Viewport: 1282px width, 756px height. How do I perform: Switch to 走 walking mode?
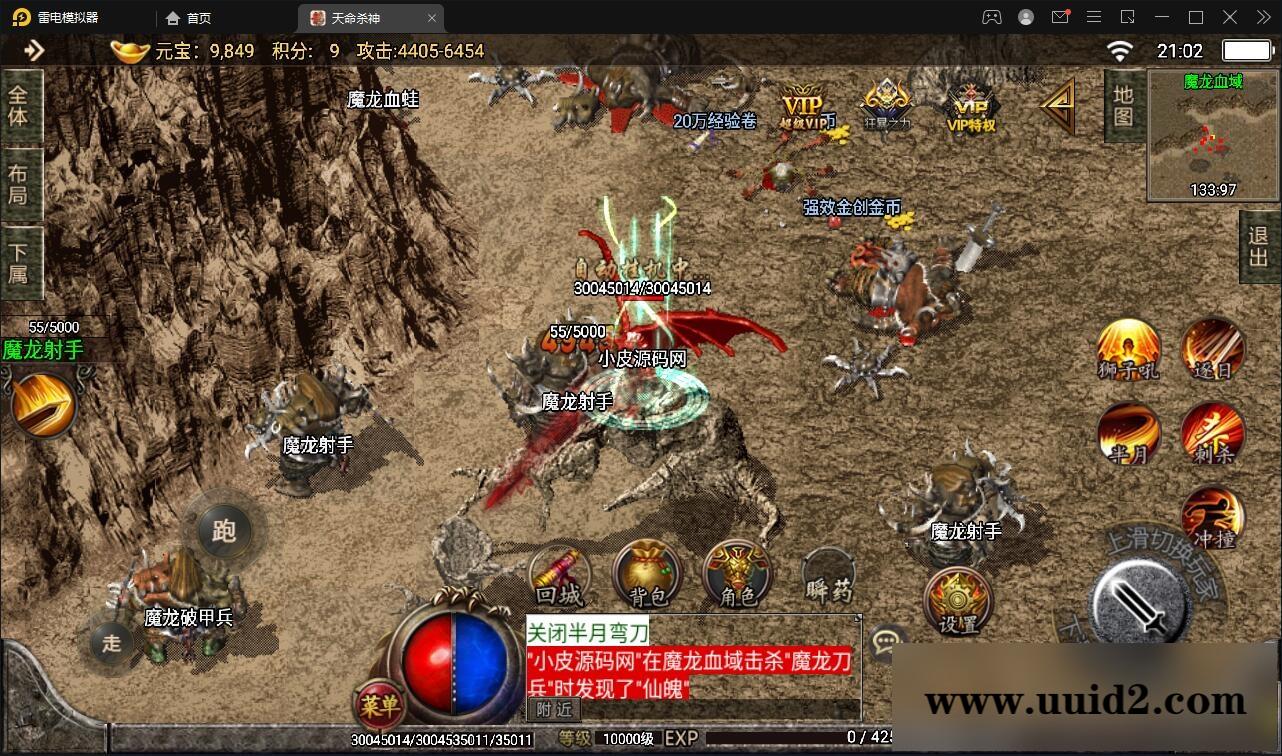(112, 645)
